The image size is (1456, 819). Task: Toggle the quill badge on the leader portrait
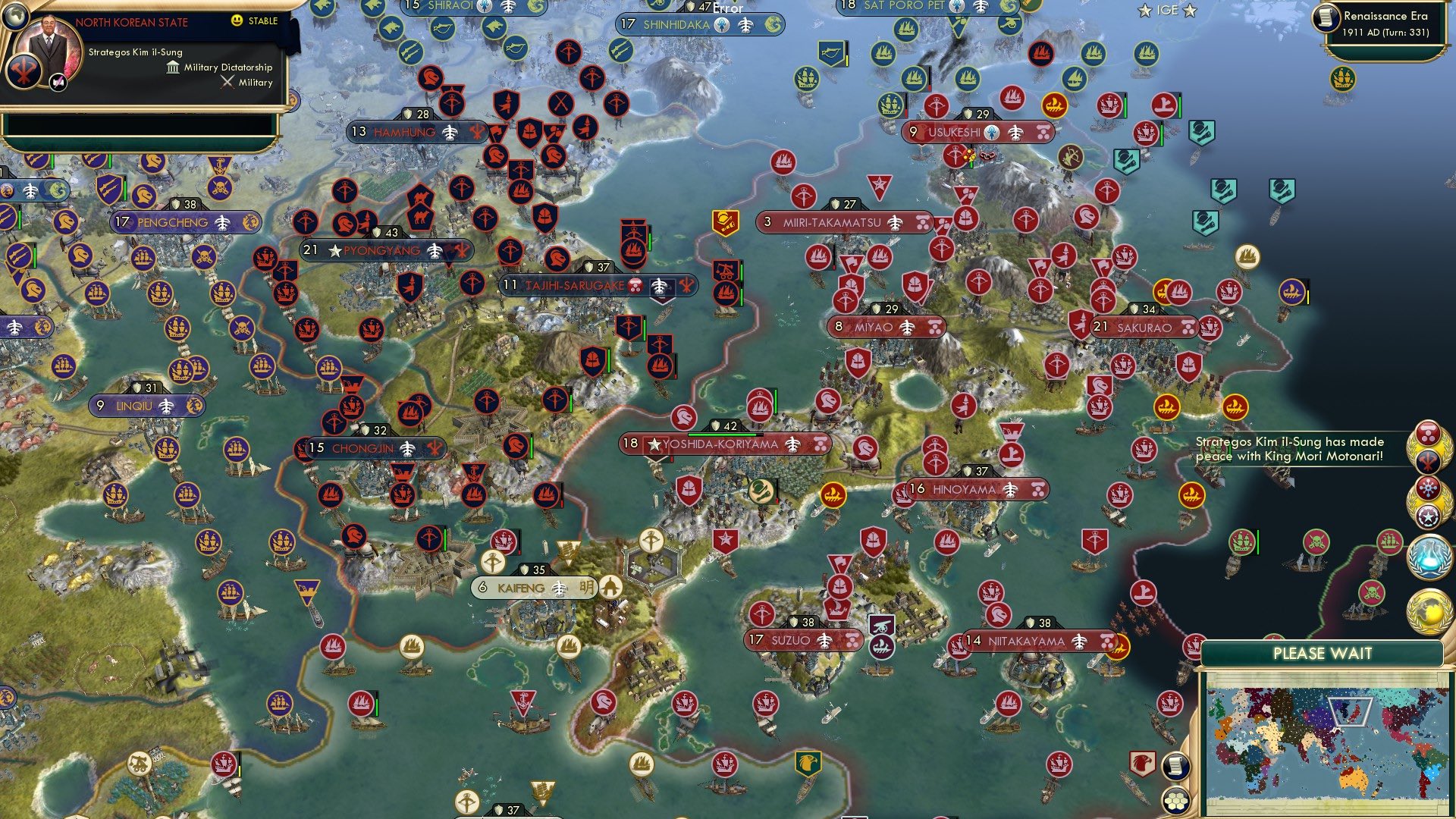tap(58, 83)
